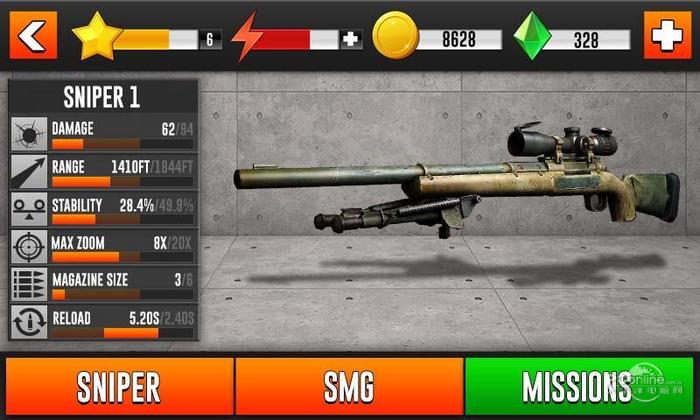Switch to the SNIPER weapons tab
700x420 pixels.
tap(117, 387)
